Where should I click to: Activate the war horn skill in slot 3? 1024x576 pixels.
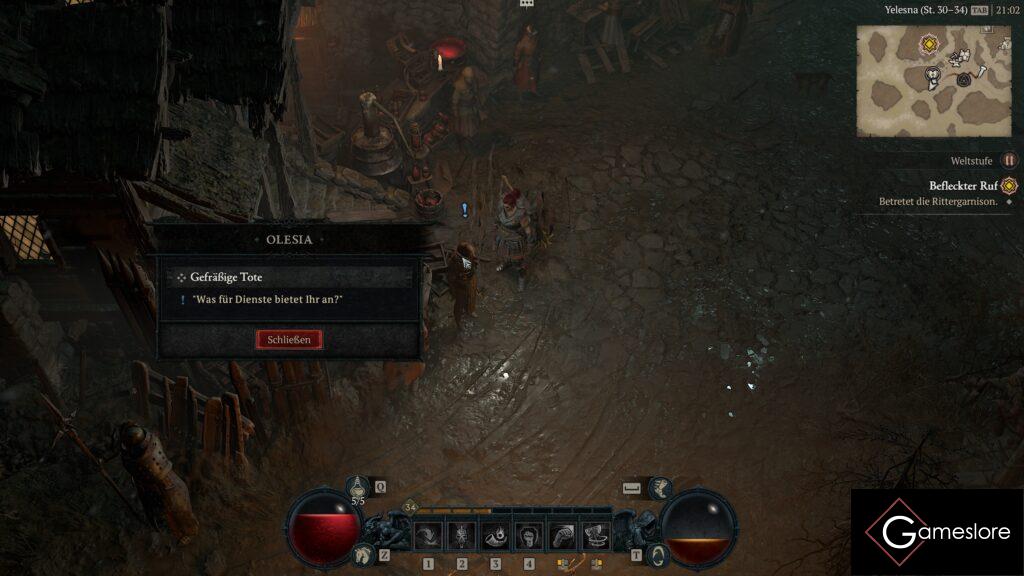point(495,535)
